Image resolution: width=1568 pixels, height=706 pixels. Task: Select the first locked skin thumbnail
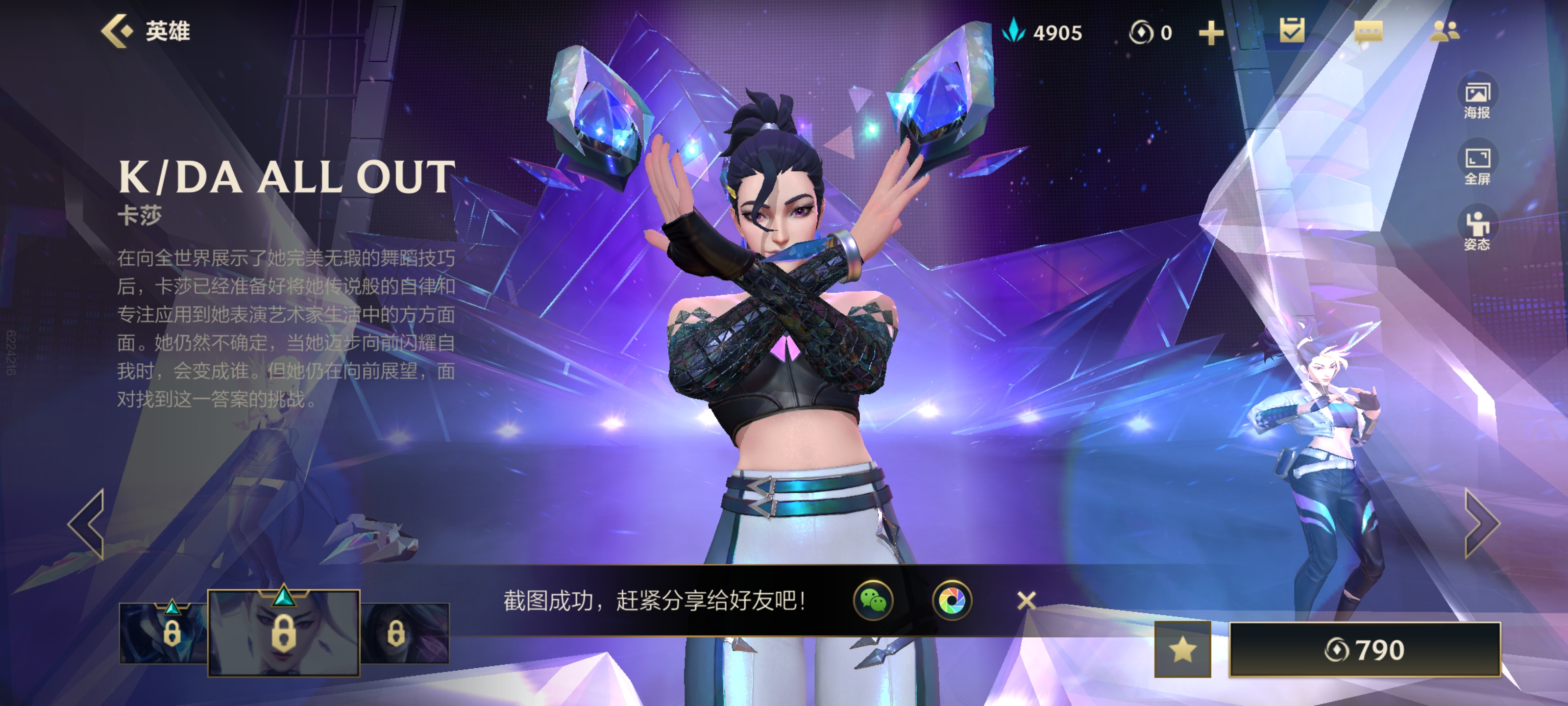(x=163, y=633)
